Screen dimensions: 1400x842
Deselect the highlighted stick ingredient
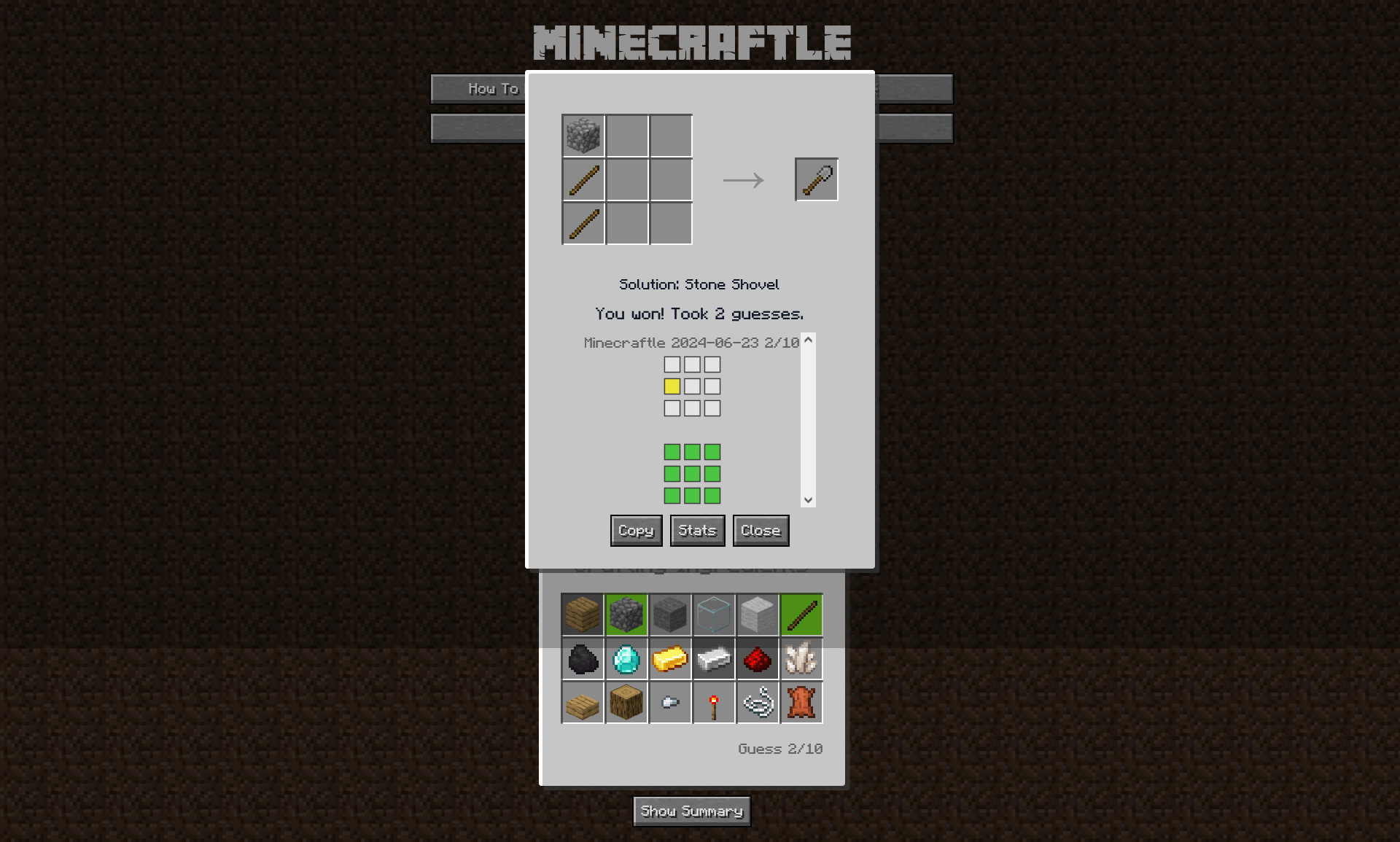(801, 615)
